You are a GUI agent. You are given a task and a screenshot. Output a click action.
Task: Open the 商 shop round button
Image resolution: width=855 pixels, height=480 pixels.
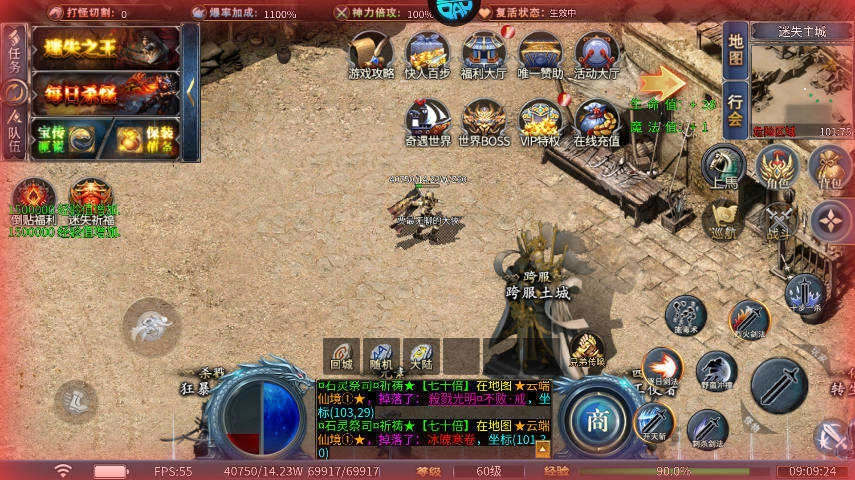[598, 418]
